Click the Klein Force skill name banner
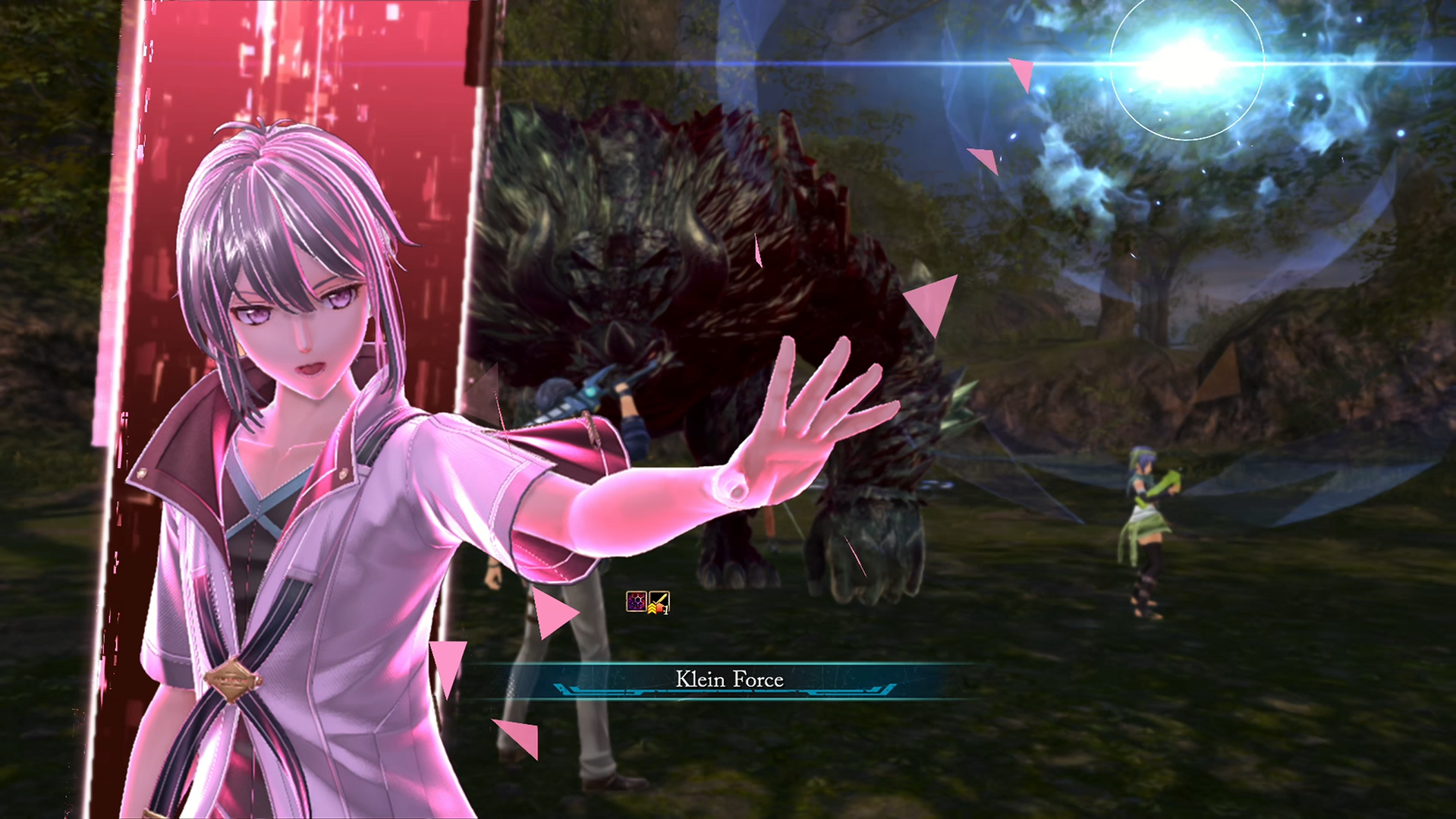Viewport: 1456px width, 819px height. pos(728,679)
